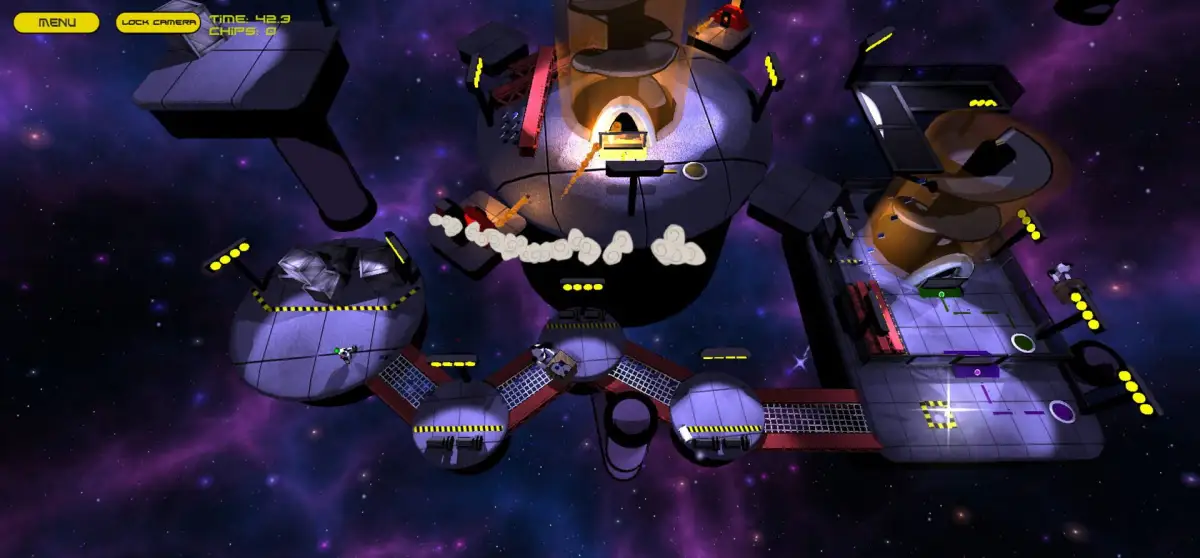Screen dimensions: 1200x558
Task: Toggle the Lock Camera button
Action: (x=158, y=22)
